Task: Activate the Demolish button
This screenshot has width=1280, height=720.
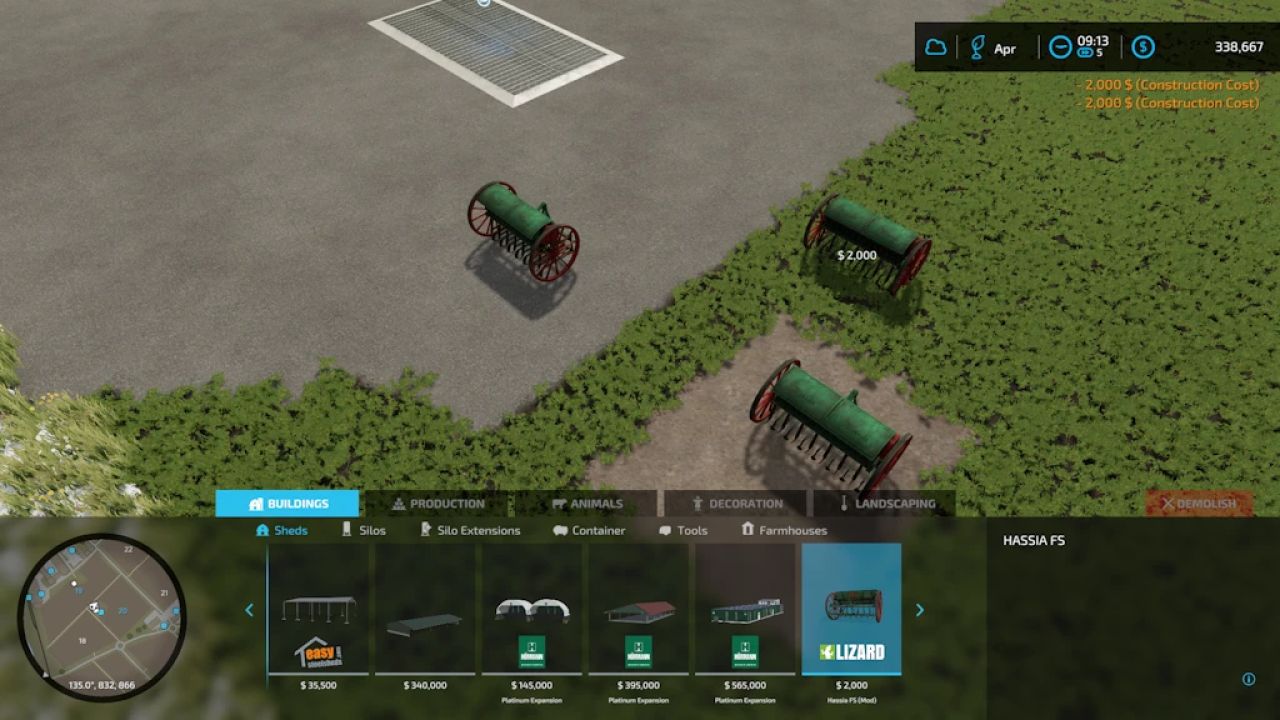Action: (1198, 504)
